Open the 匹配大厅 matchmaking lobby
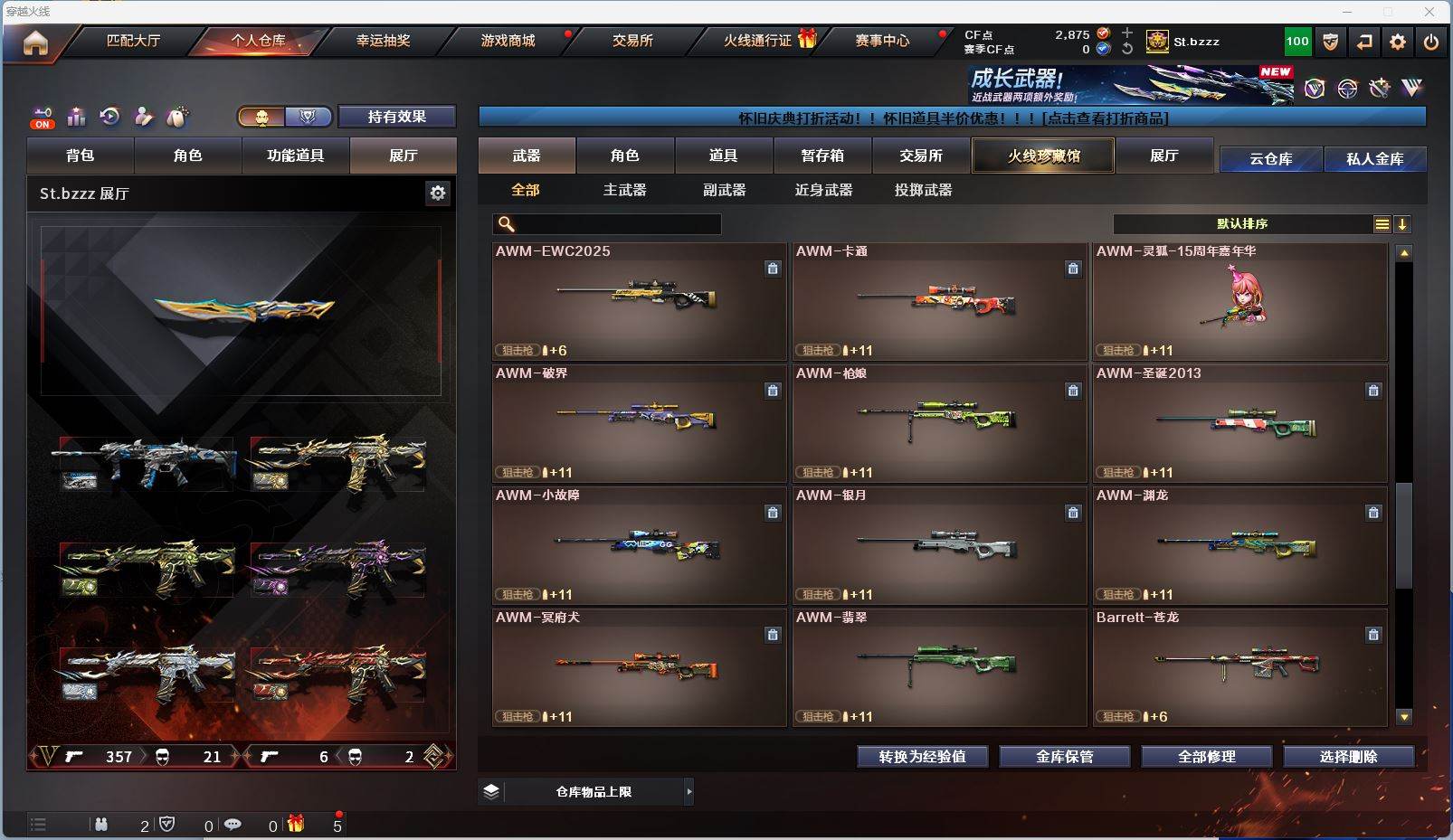 (133, 41)
